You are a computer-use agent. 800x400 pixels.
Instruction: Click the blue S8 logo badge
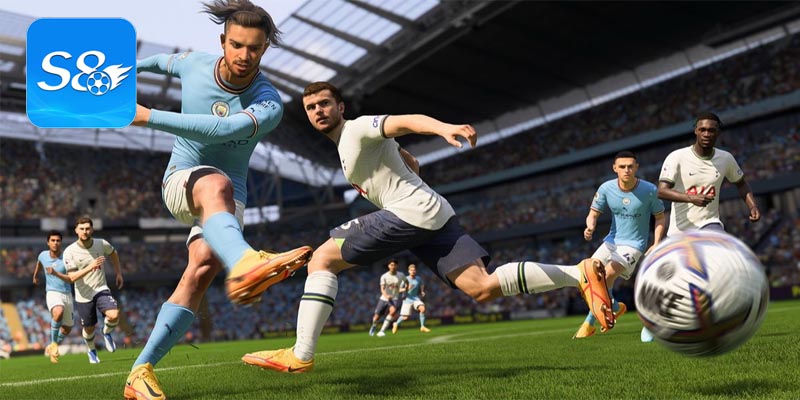[x=81, y=72]
